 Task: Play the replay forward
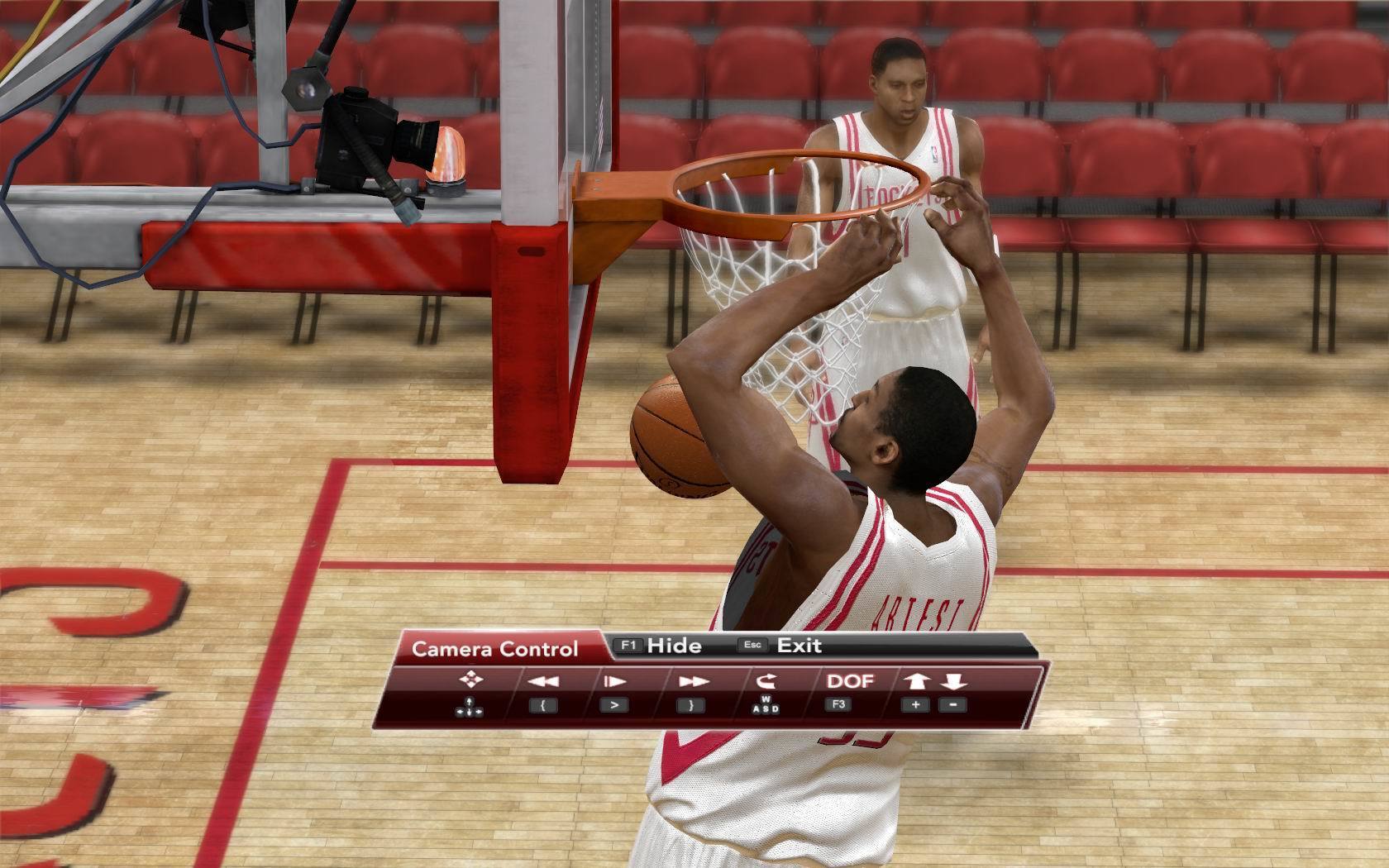[x=614, y=681]
